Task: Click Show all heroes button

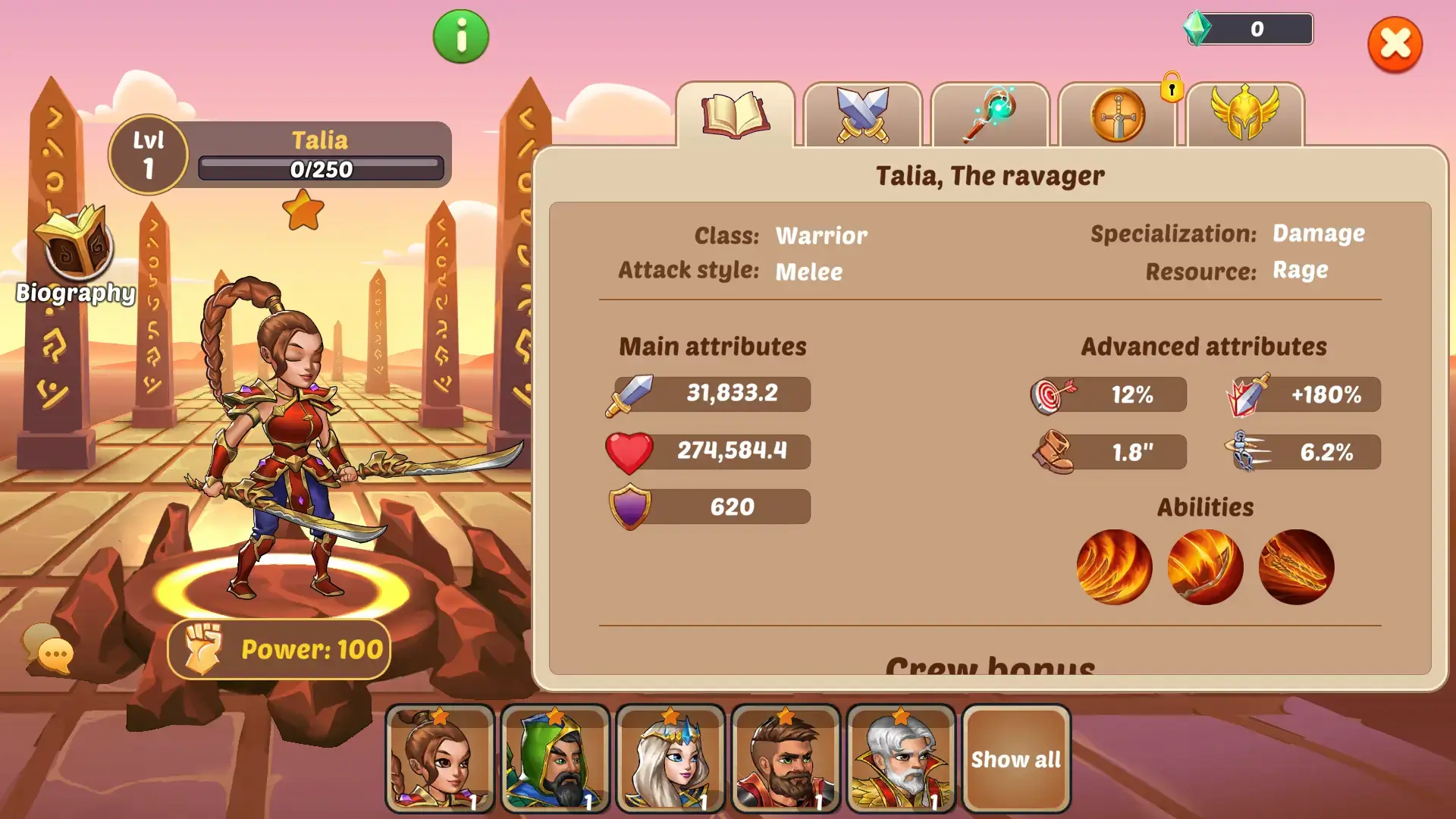Action: click(1016, 758)
